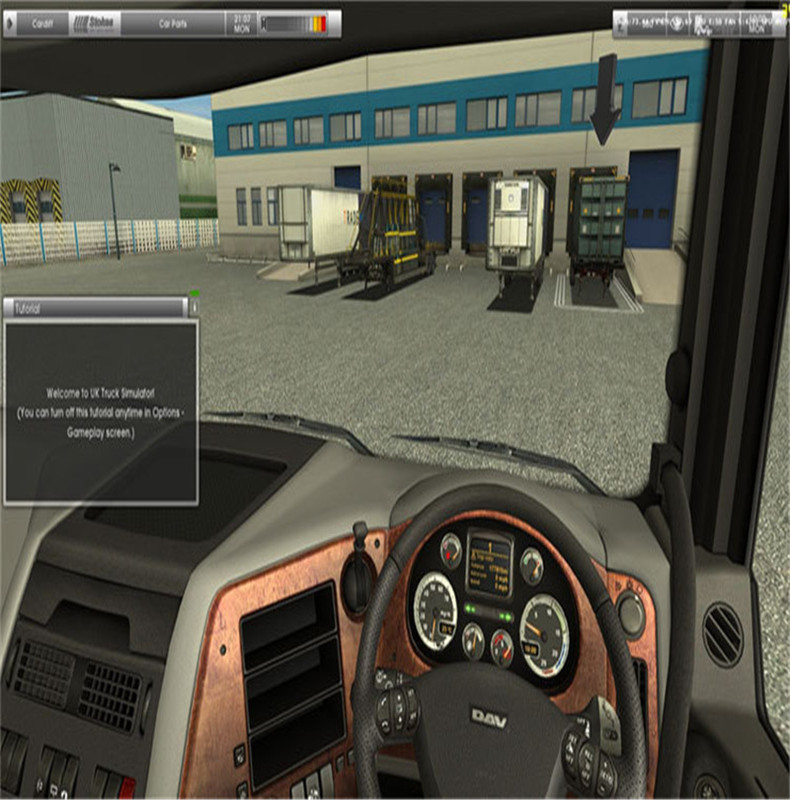Click the small button beside the Tutorial title
Image resolution: width=790 pixels, height=800 pixels.
[194, 309]
